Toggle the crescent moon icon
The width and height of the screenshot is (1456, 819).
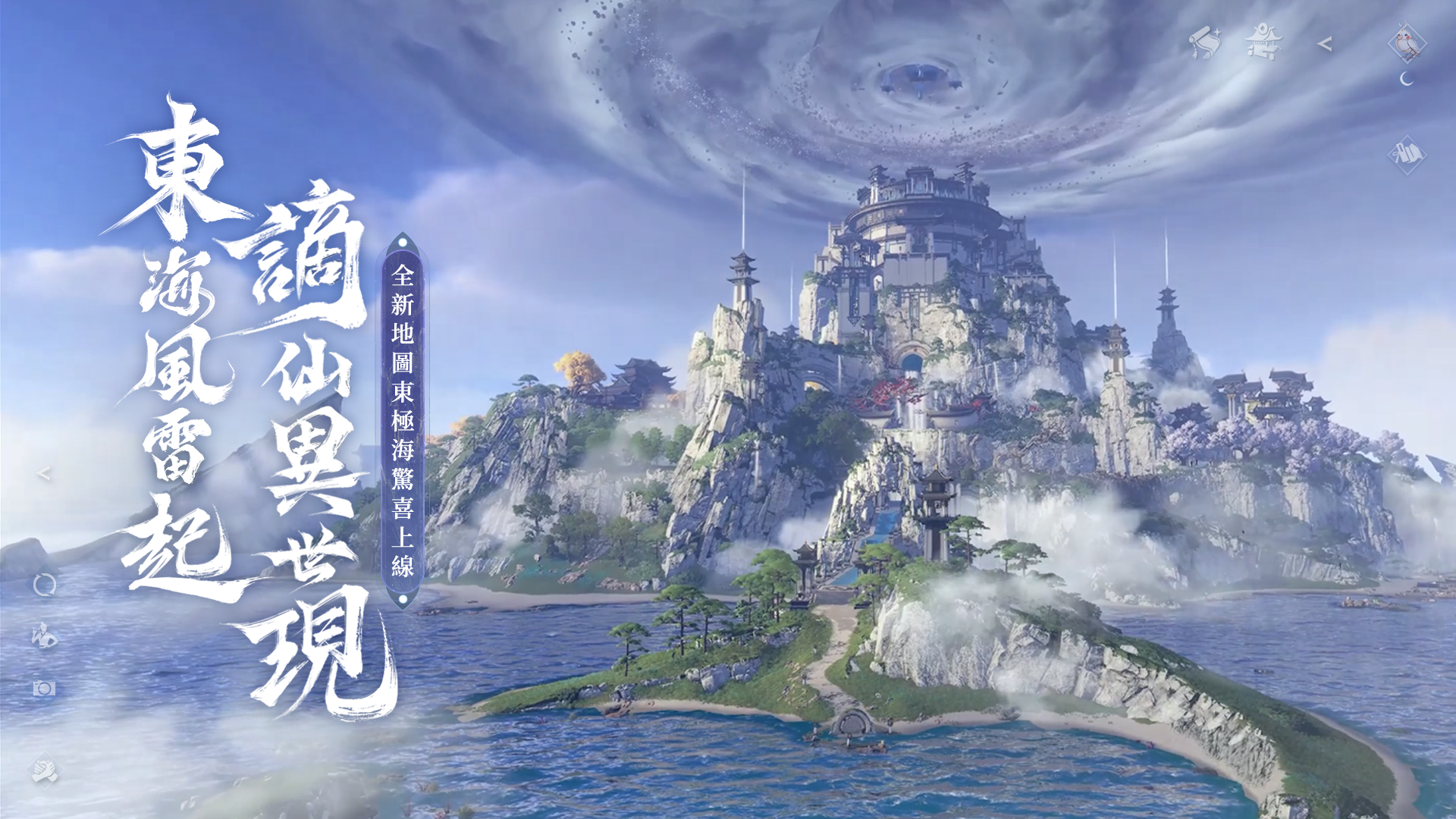point(1407,79)
